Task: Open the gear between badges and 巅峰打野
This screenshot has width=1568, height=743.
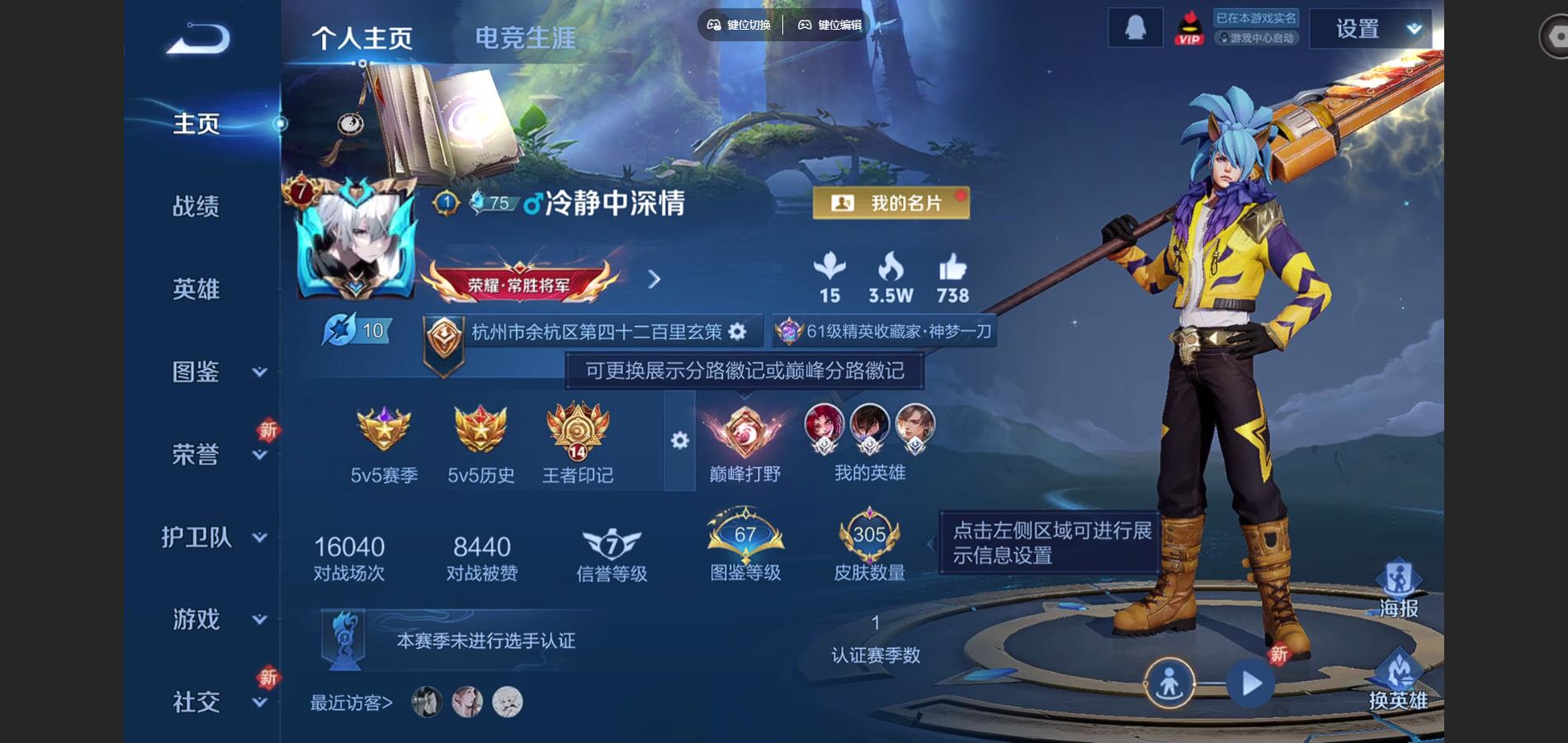Action: 678,442
